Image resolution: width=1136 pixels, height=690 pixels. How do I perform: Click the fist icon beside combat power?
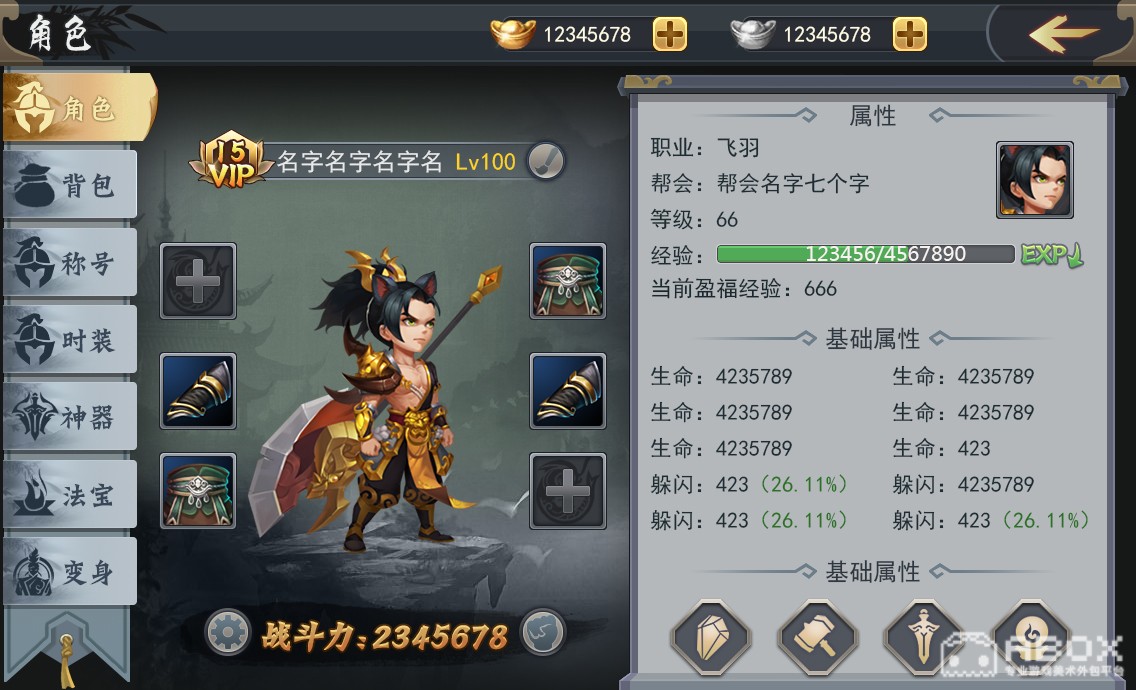543,632
